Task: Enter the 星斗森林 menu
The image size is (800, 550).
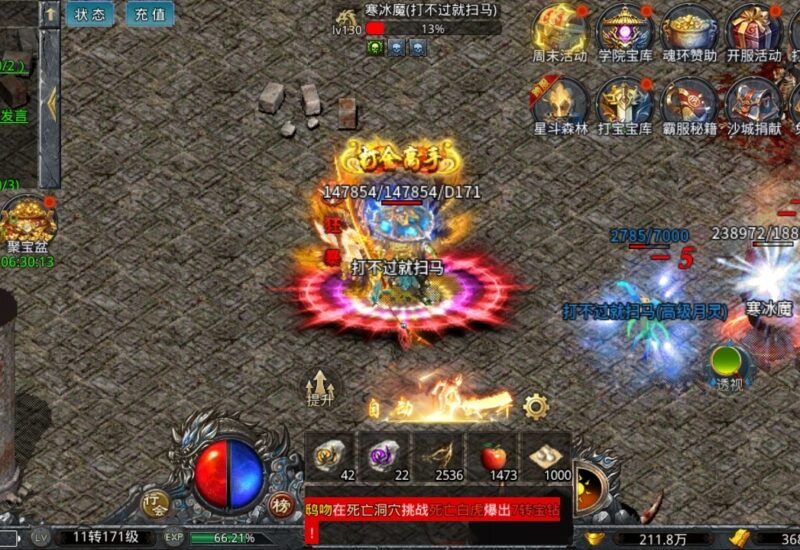Action: (560, 103)
